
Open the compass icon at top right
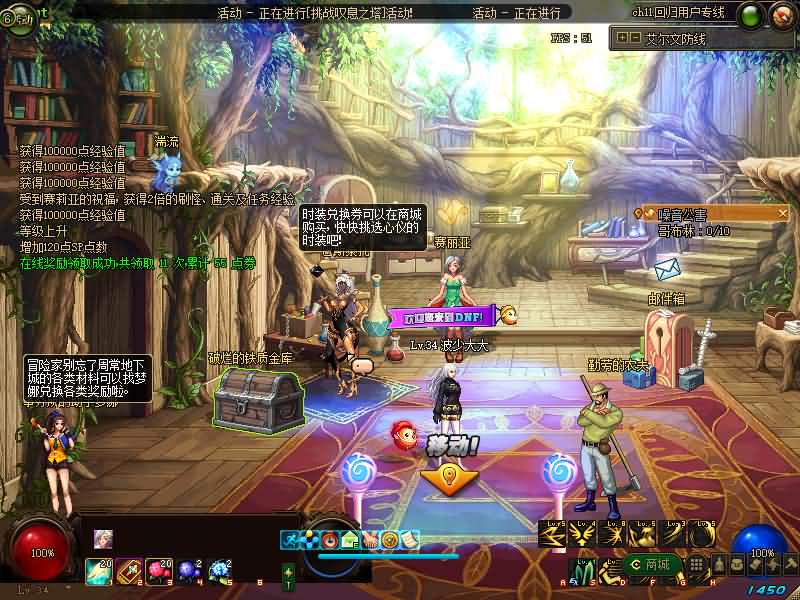[x=781, y=15]
